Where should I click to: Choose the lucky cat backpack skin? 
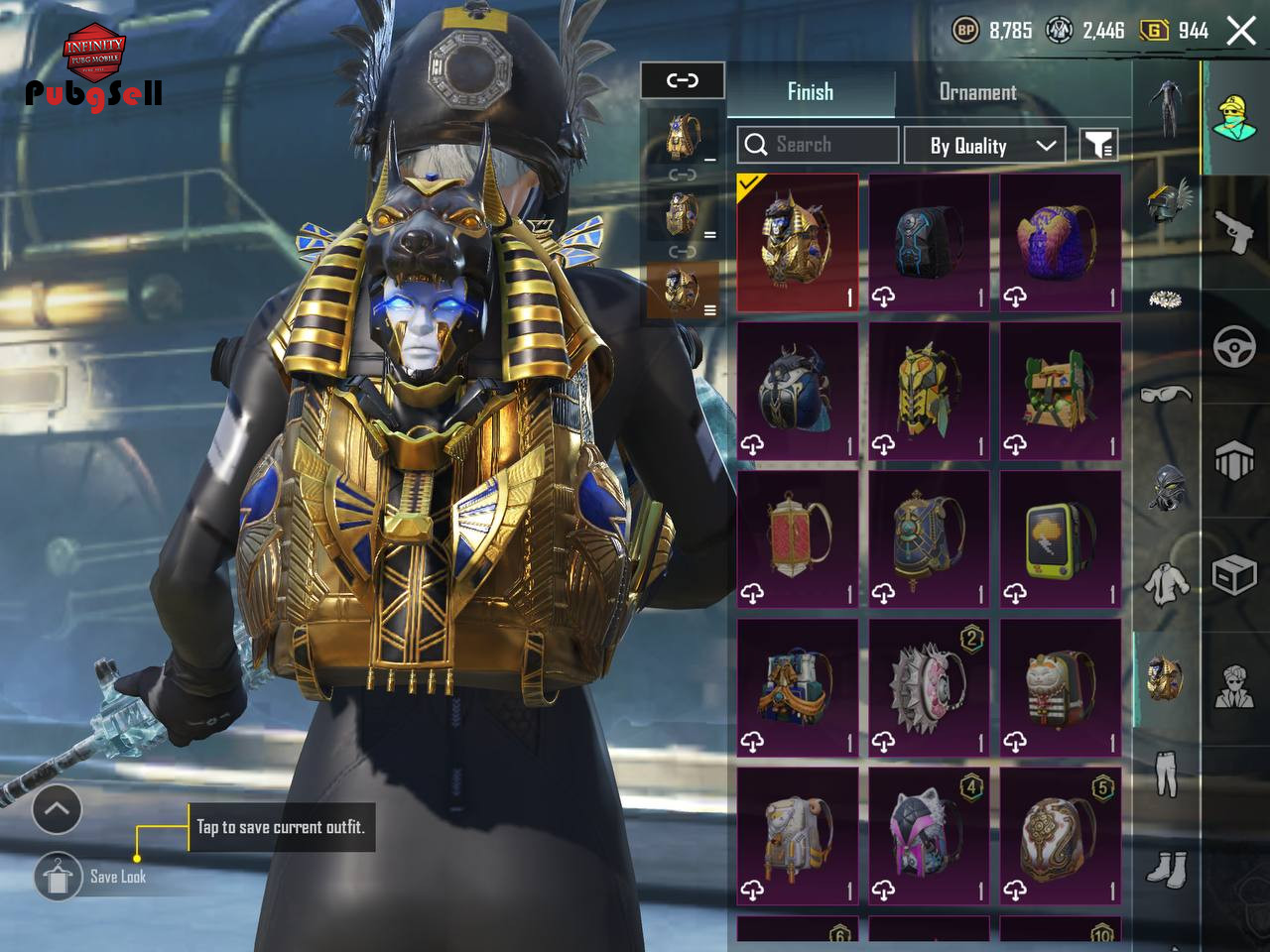pyautogui.click(x=1060, y=687)
